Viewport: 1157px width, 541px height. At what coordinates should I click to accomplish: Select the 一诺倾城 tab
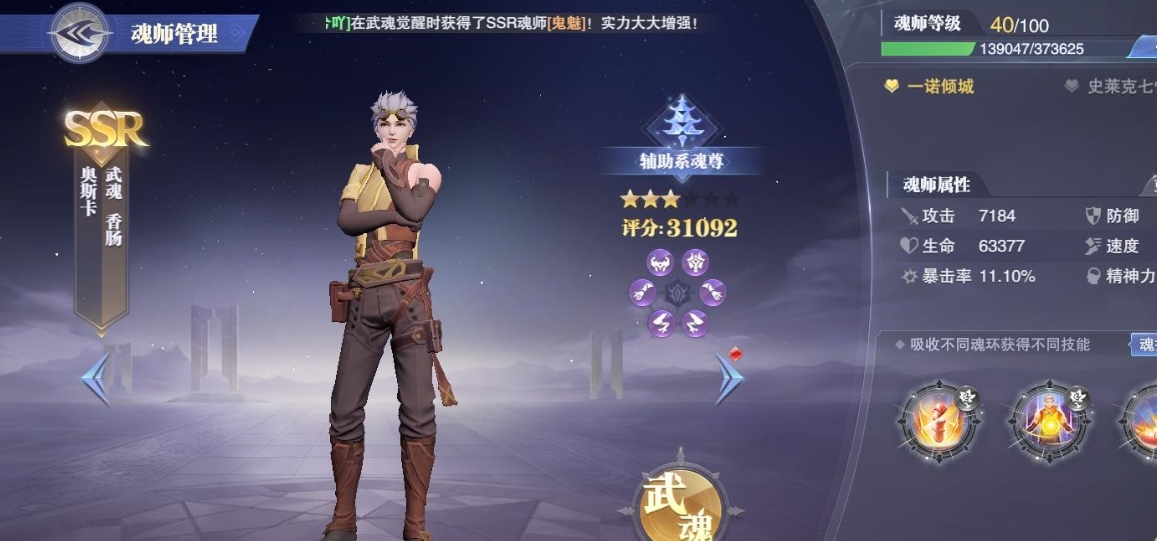(x=930, y=87)
